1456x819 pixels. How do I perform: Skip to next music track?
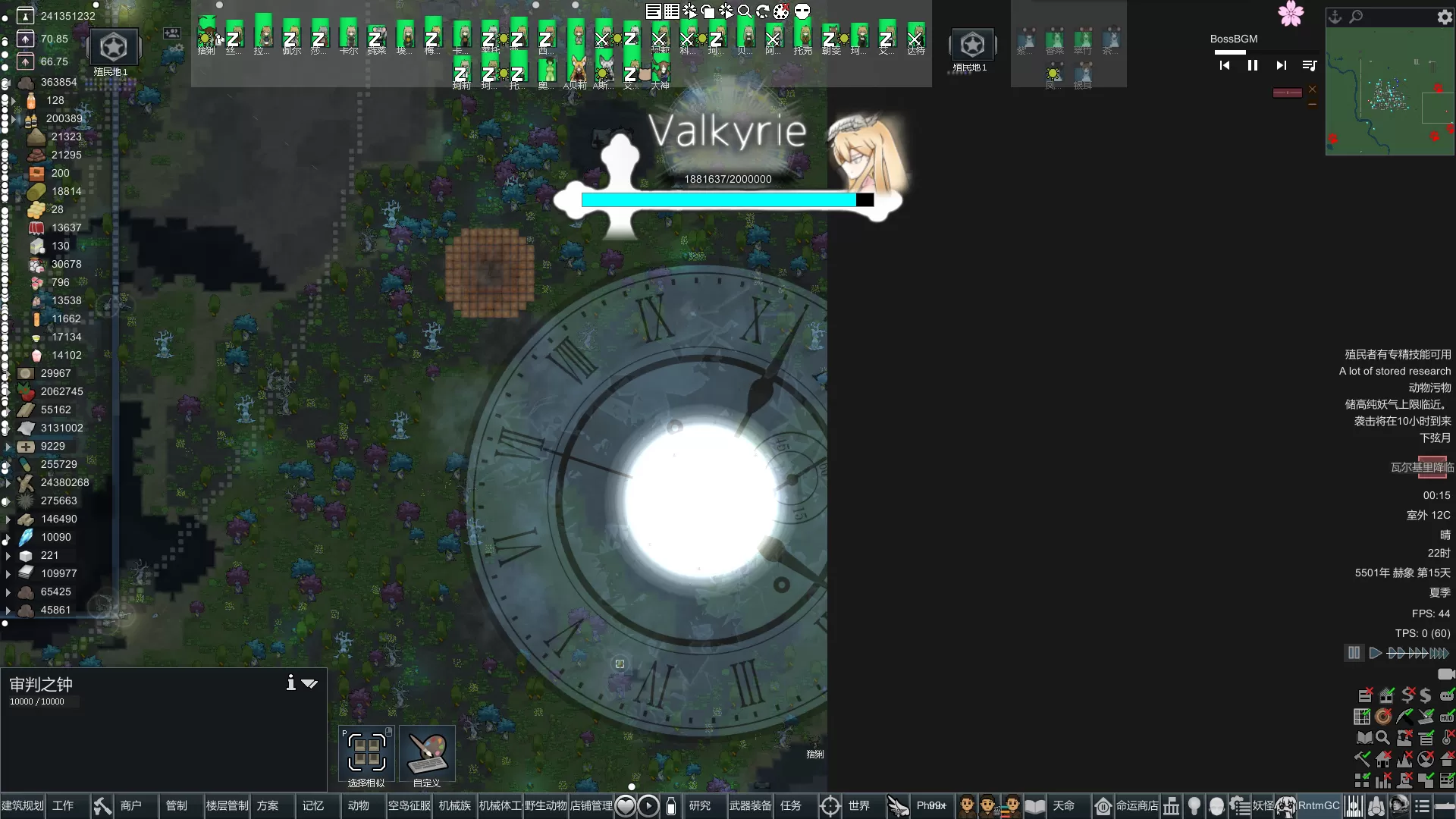[1281, 66]
